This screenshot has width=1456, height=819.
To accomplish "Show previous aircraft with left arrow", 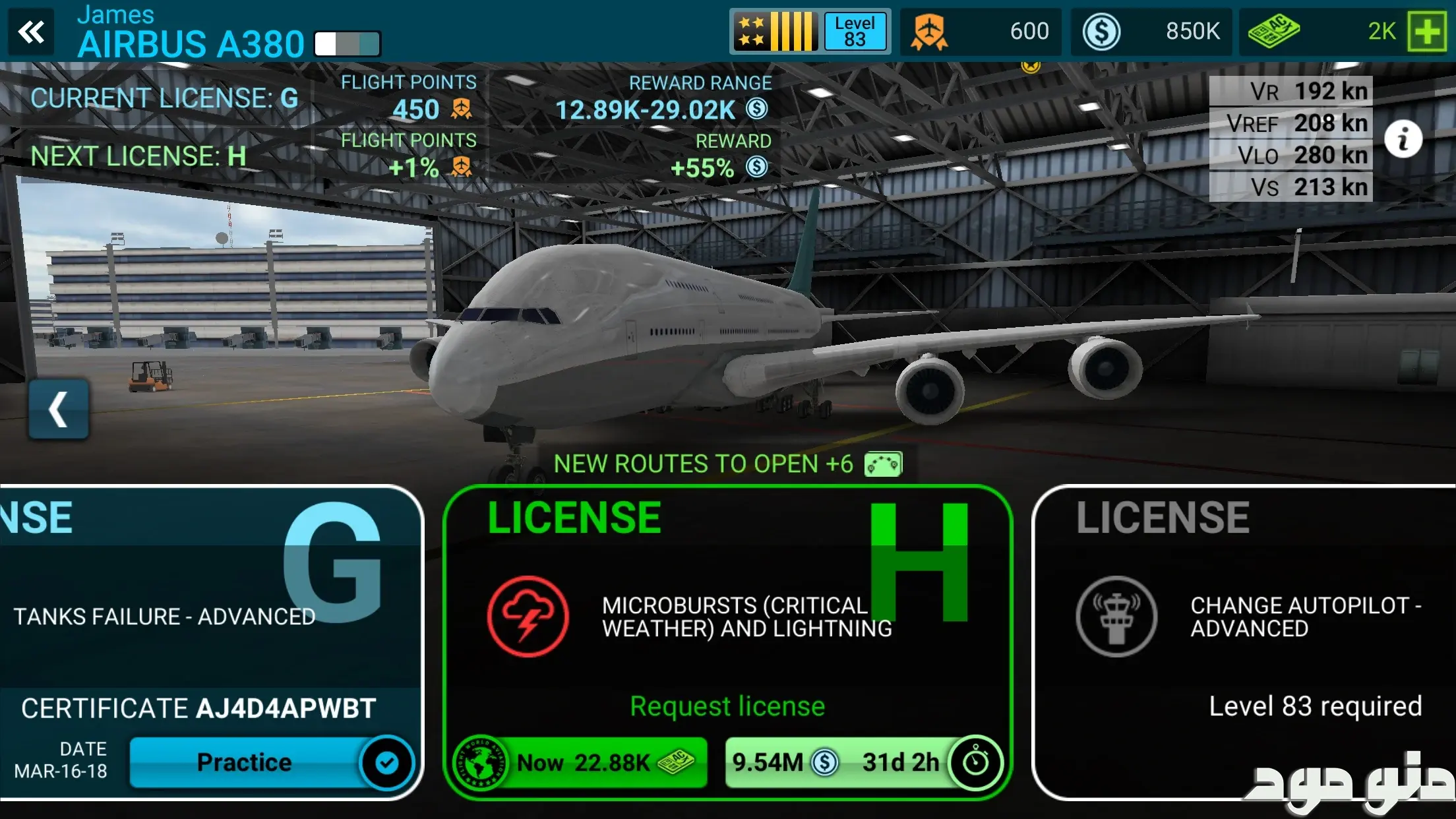I will [58, 409].
